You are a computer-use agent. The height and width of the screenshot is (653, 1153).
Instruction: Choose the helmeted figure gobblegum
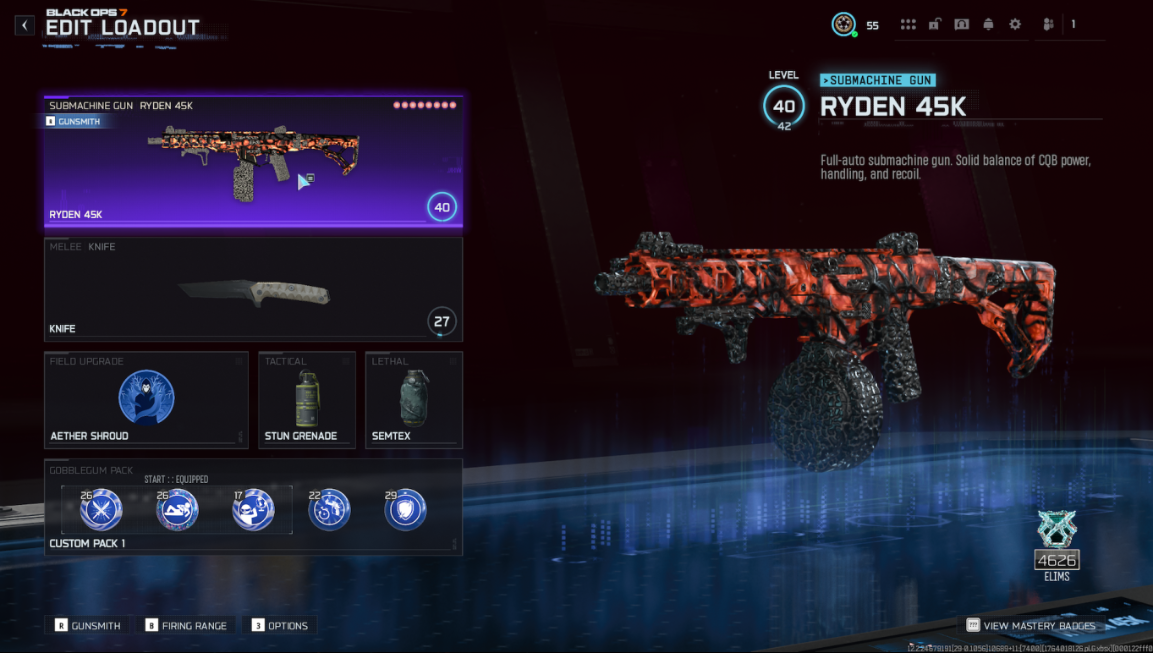point(253,510)
